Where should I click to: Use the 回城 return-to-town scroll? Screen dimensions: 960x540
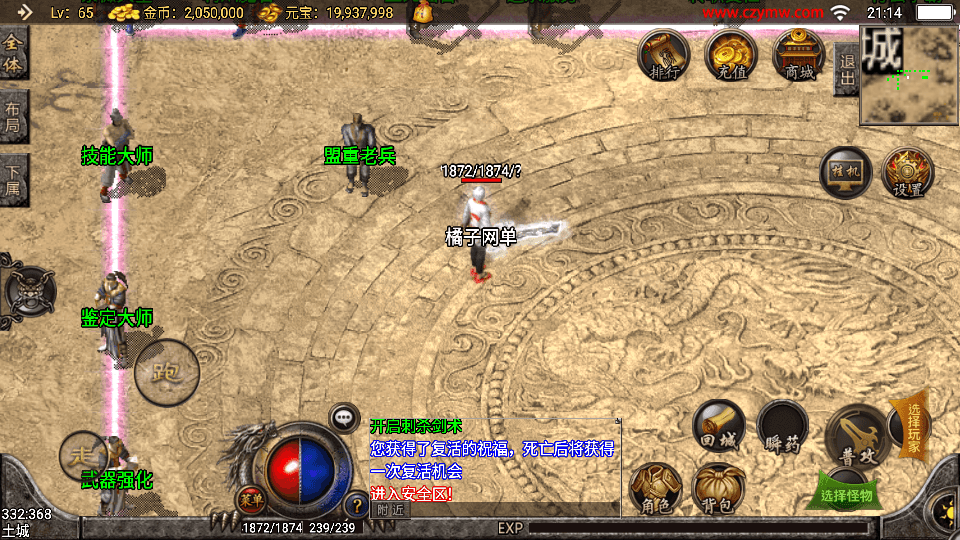pos(719,426)
